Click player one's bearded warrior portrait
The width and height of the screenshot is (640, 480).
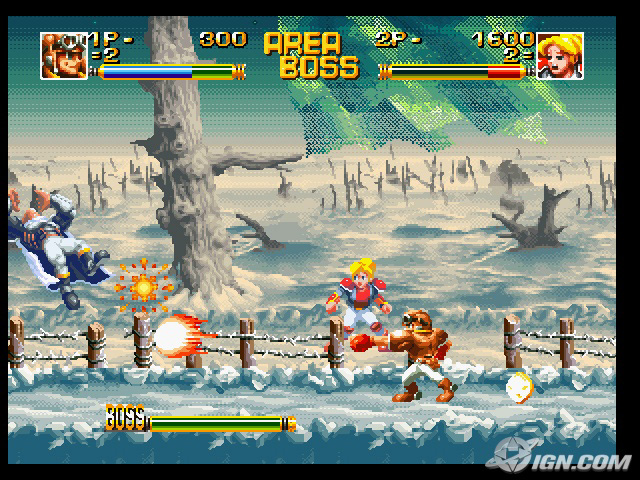coord(62,55)
